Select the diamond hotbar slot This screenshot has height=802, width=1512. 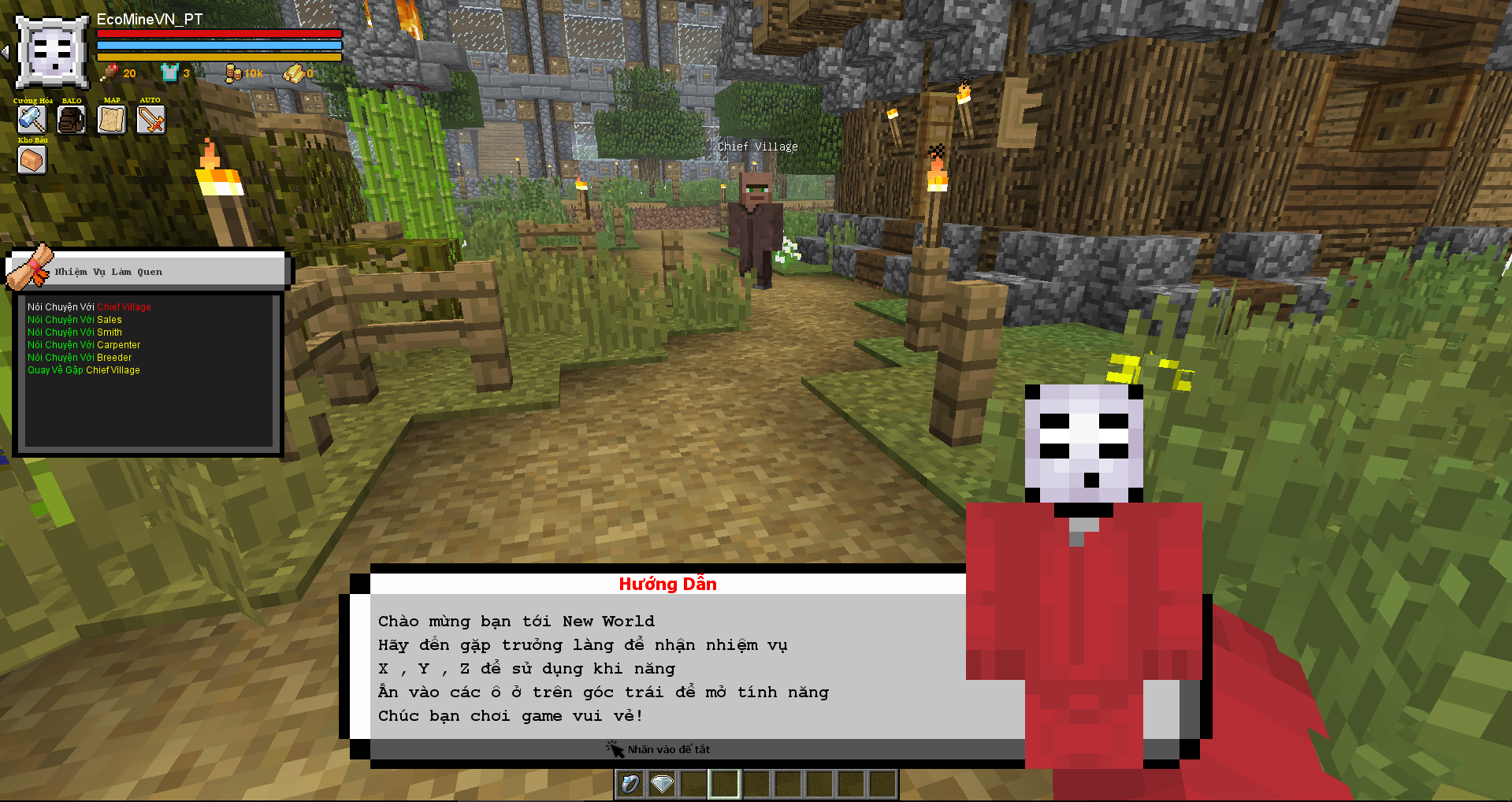[x=662, y=784]
